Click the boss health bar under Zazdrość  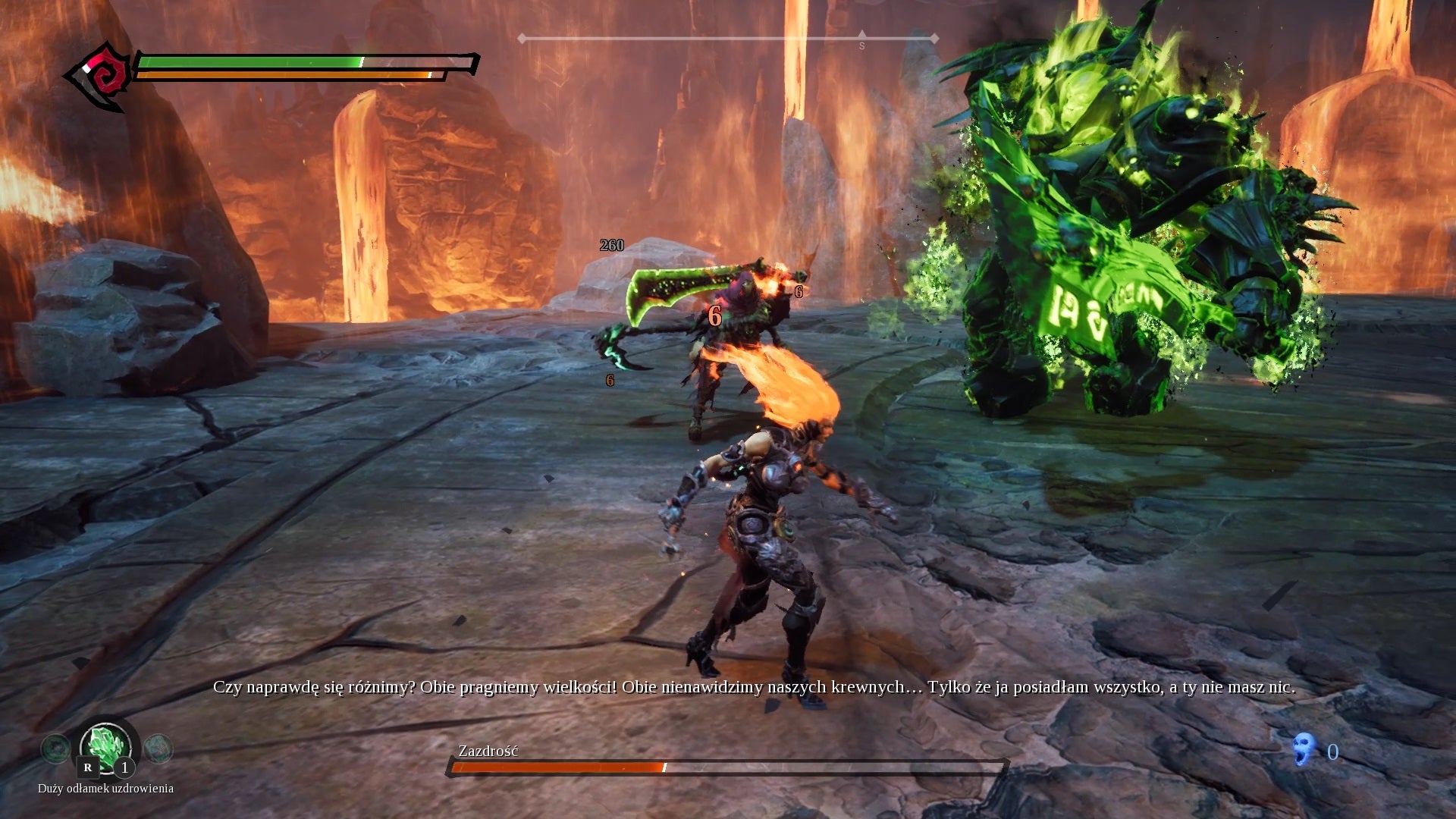pos(728,767)
